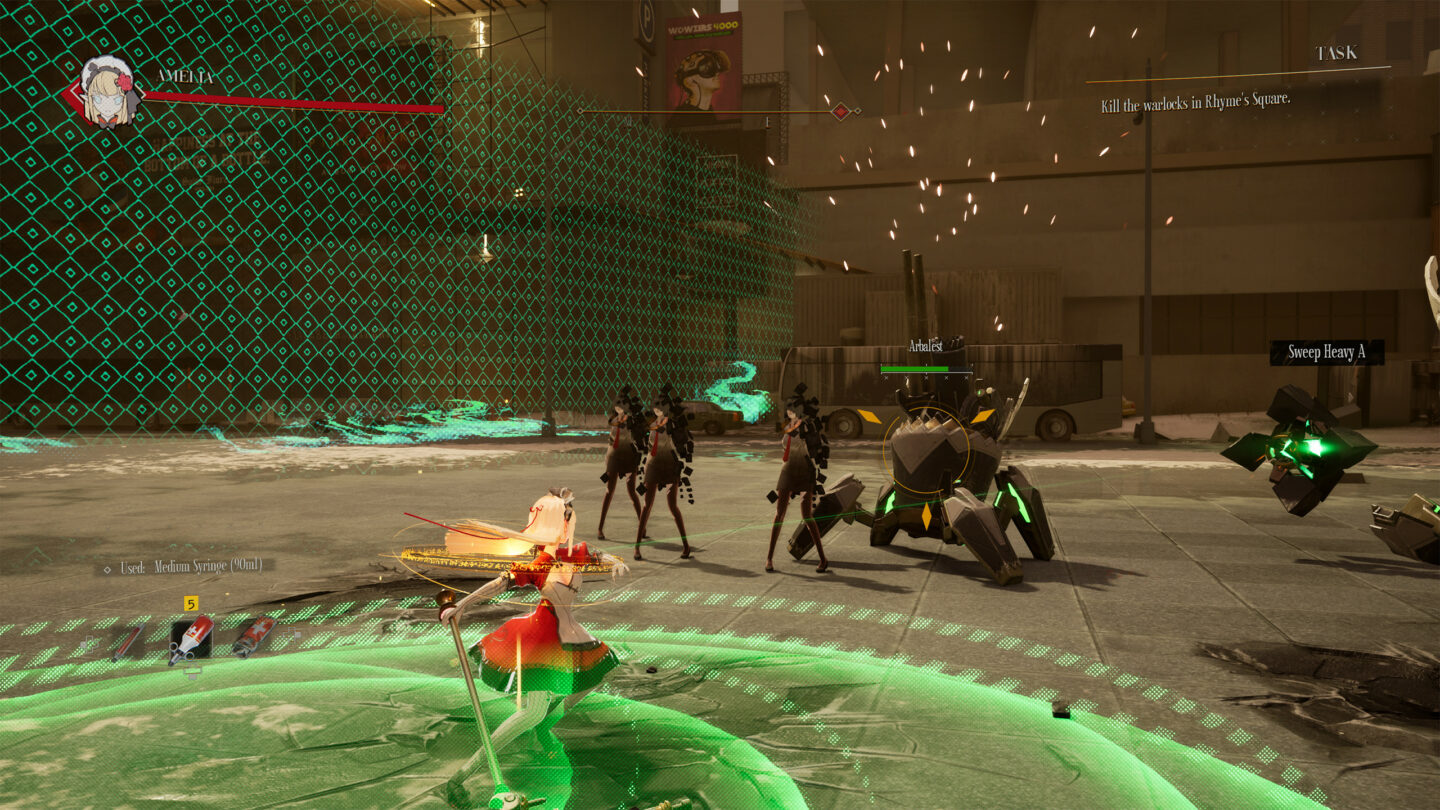1440x810 pixels.
Task: Click the yellow quantity badge showing 5
Action: point(191,603)
